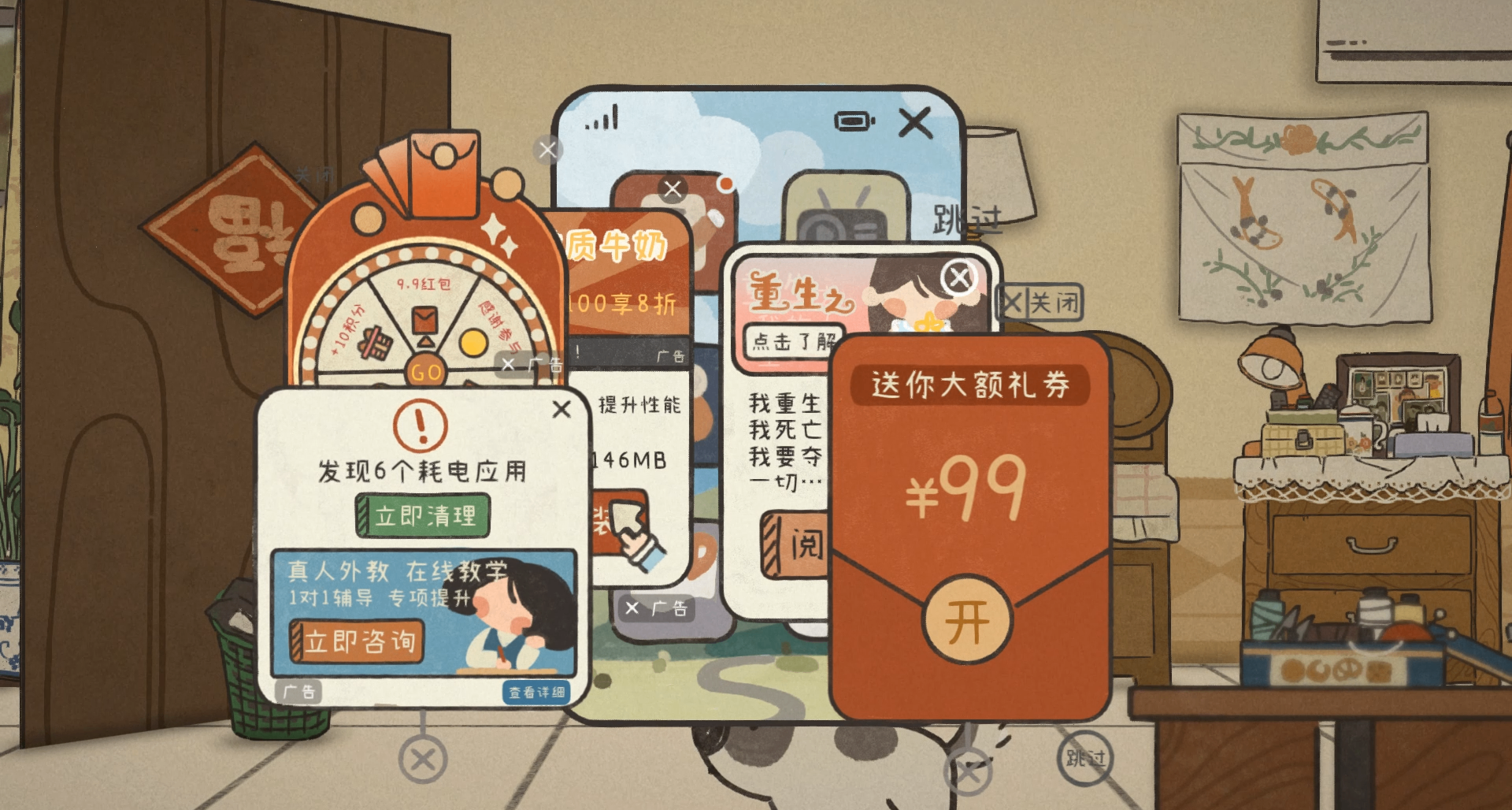Open 查看详细 details link

(535, 690)
